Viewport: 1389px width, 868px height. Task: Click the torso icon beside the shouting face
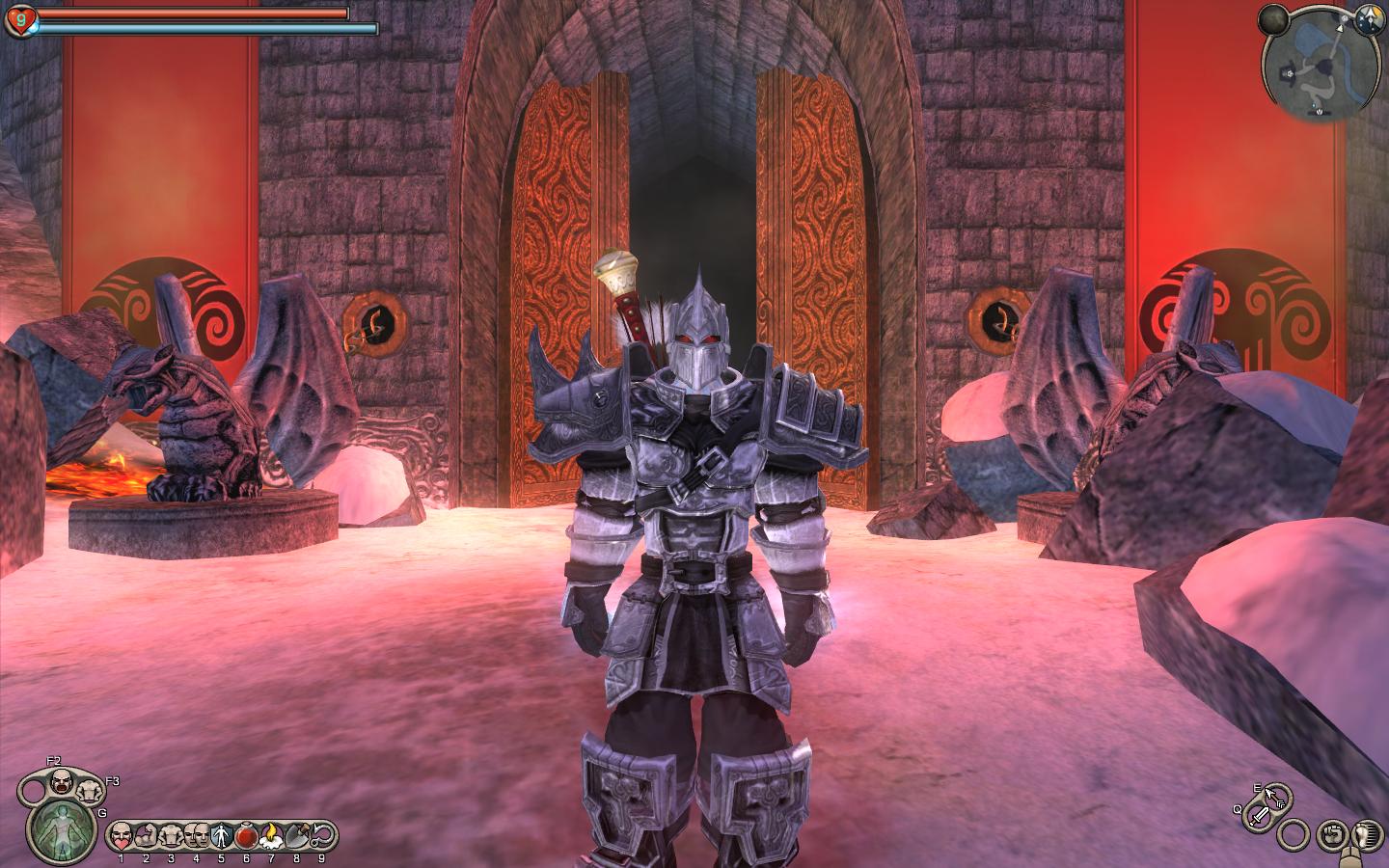coord(92,791)
